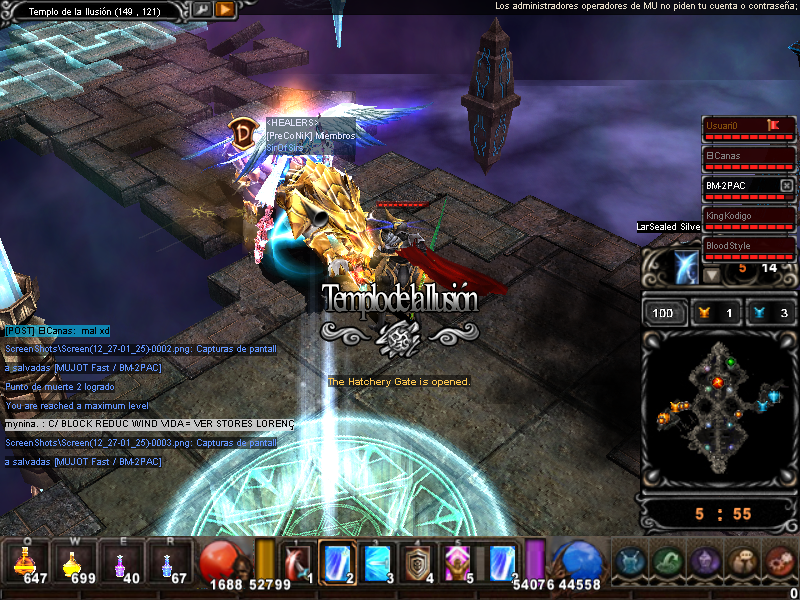
Task: Click the orange play arrow button
Action: (225, 9)
